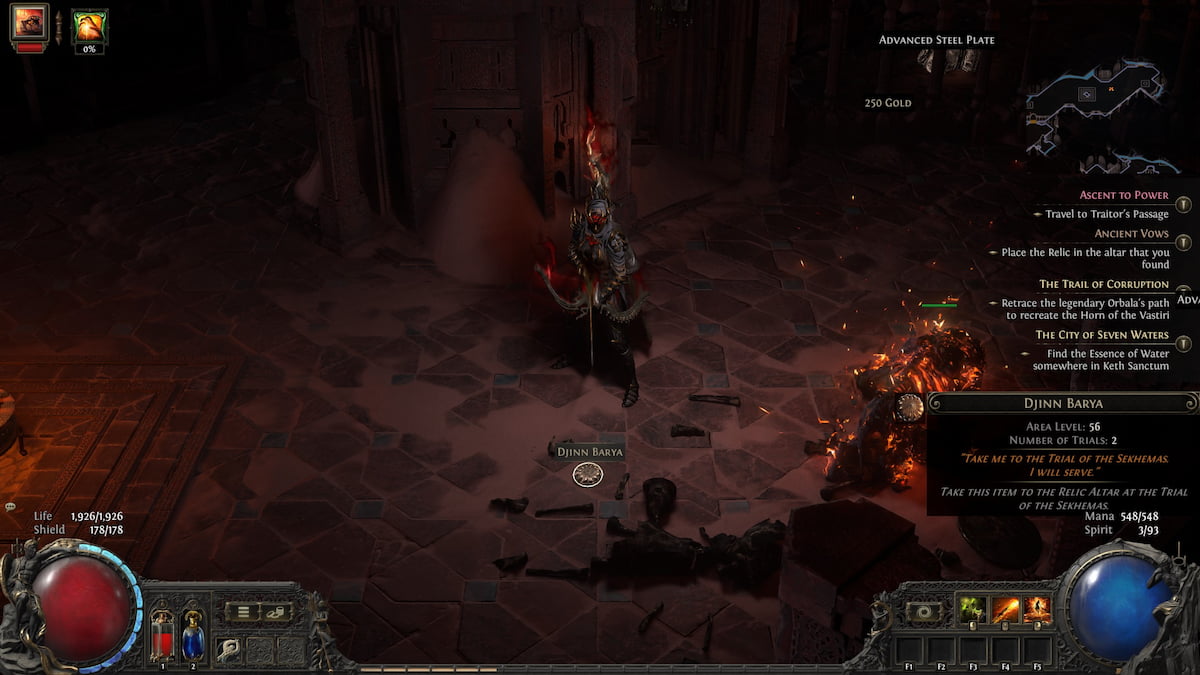Viewport: 1200px width, 675px height.
Task: Pick up the Advanced Steel Plate label
Action: point(936,40)
